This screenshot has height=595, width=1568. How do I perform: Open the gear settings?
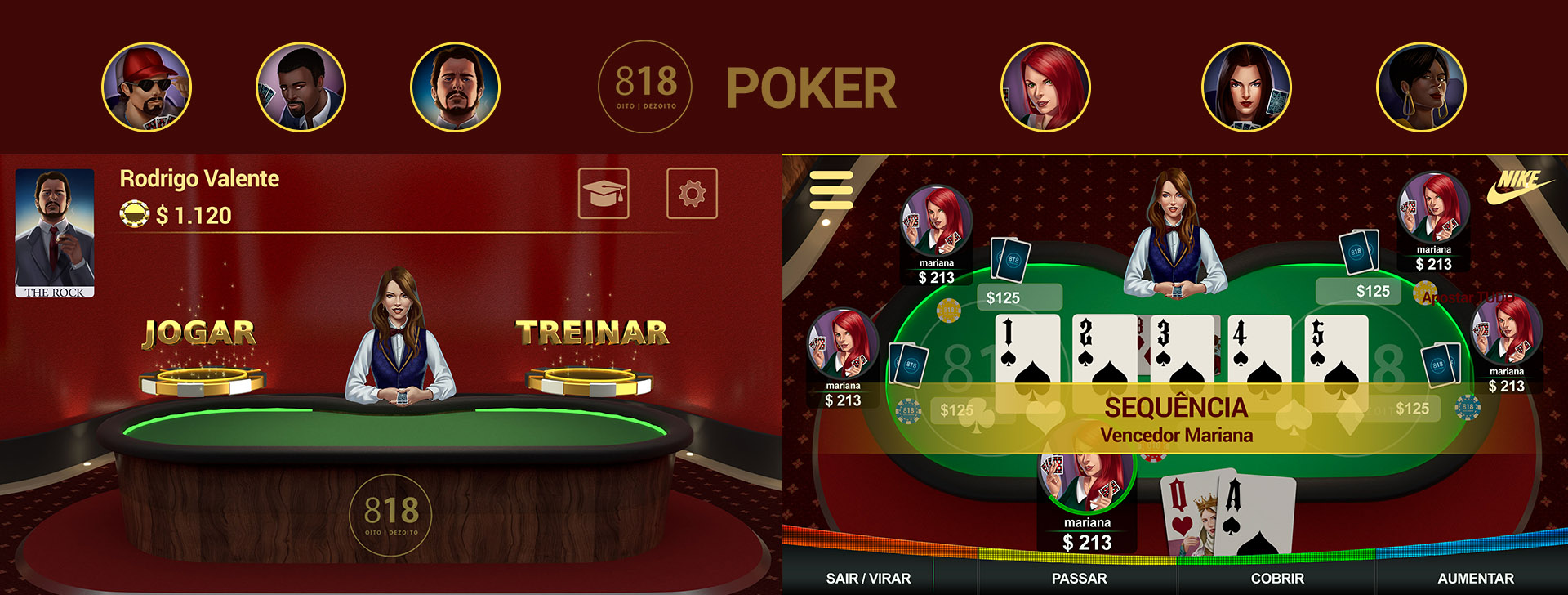(x=692, y=194)
